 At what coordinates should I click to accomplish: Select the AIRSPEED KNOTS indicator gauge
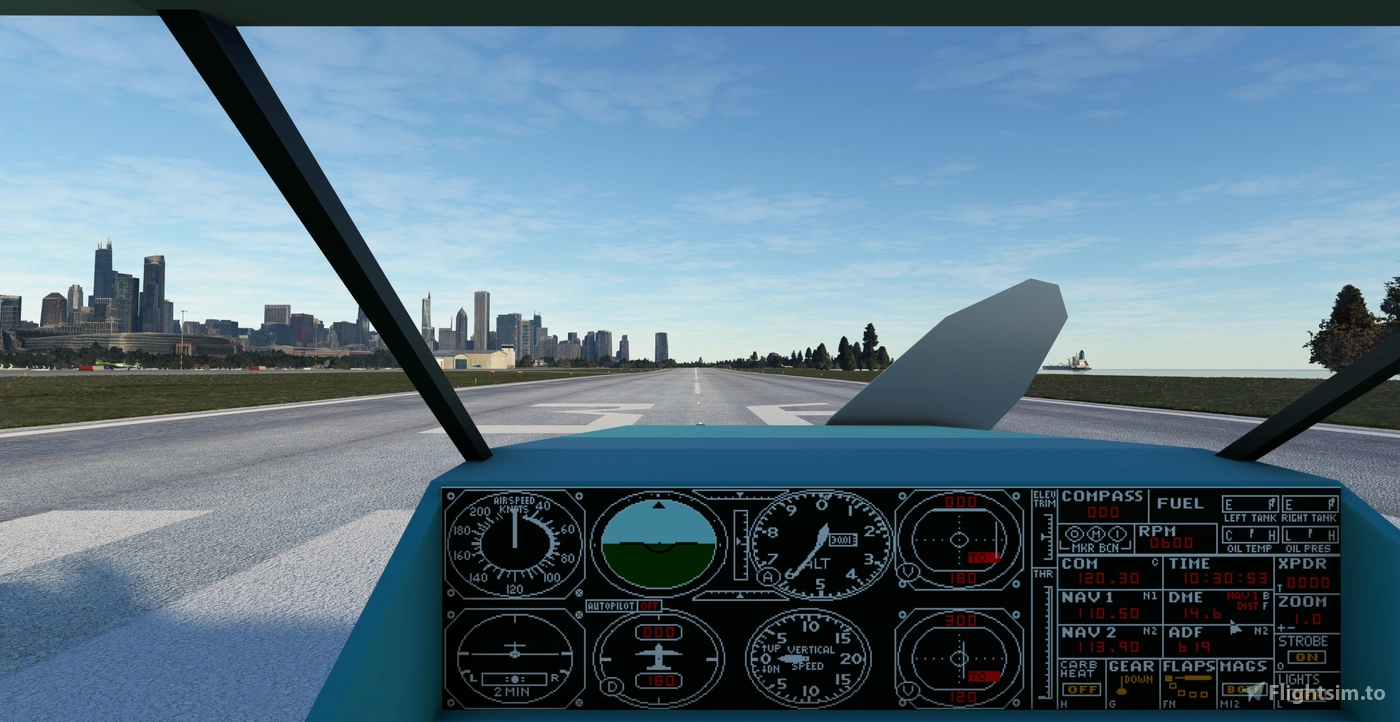tap(513, 545)
